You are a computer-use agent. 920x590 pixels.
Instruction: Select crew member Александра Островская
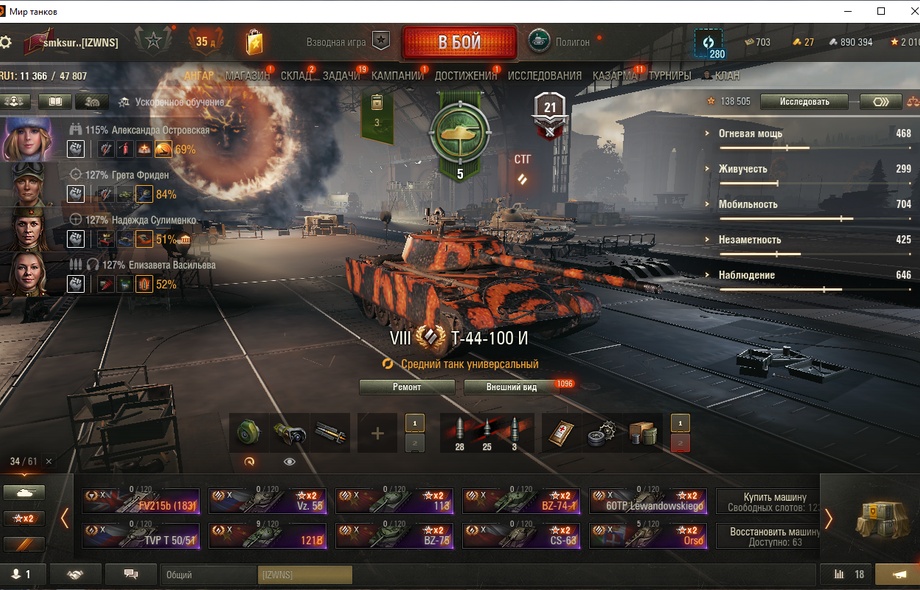(147, 130)
